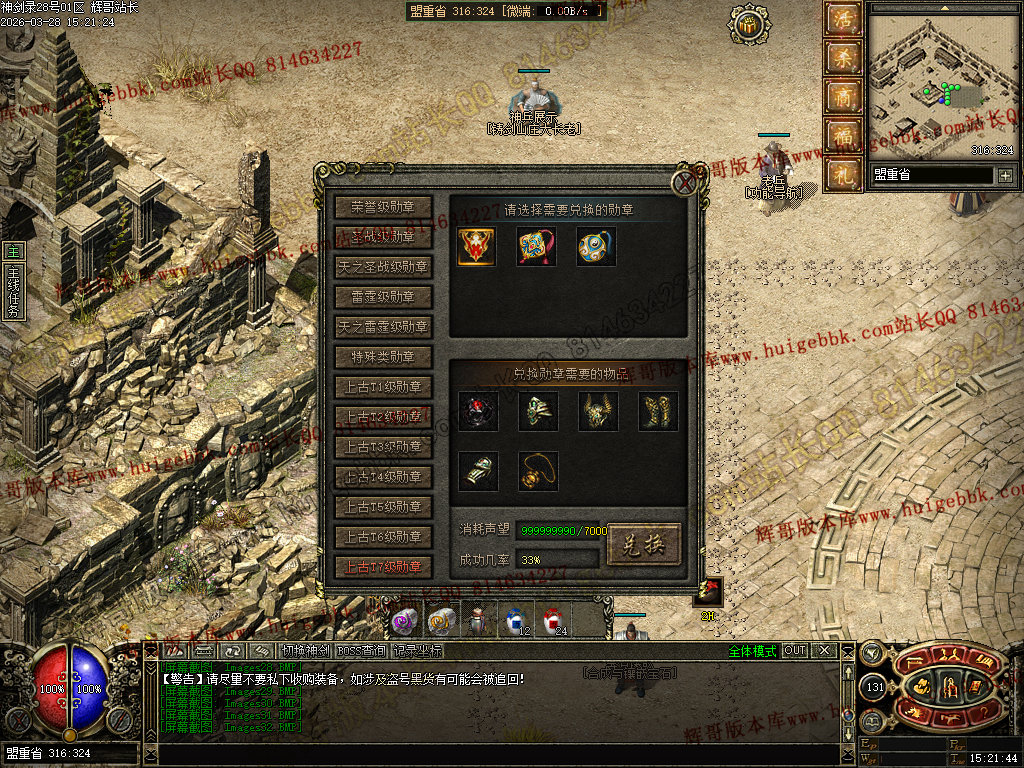The image size is (1024, 768).
Task: Close the medal exchange window
Action: click(x=684, y=182)
